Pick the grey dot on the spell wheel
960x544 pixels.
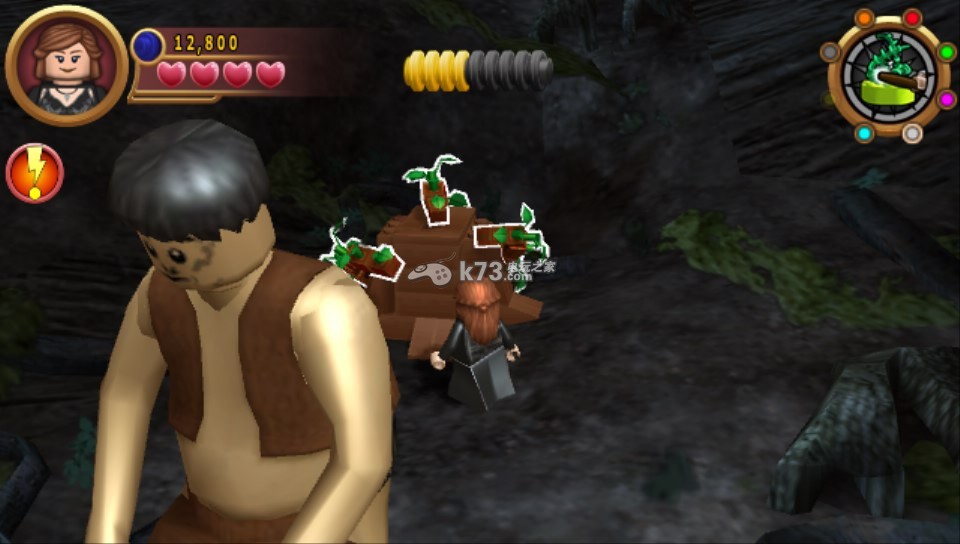829,52
